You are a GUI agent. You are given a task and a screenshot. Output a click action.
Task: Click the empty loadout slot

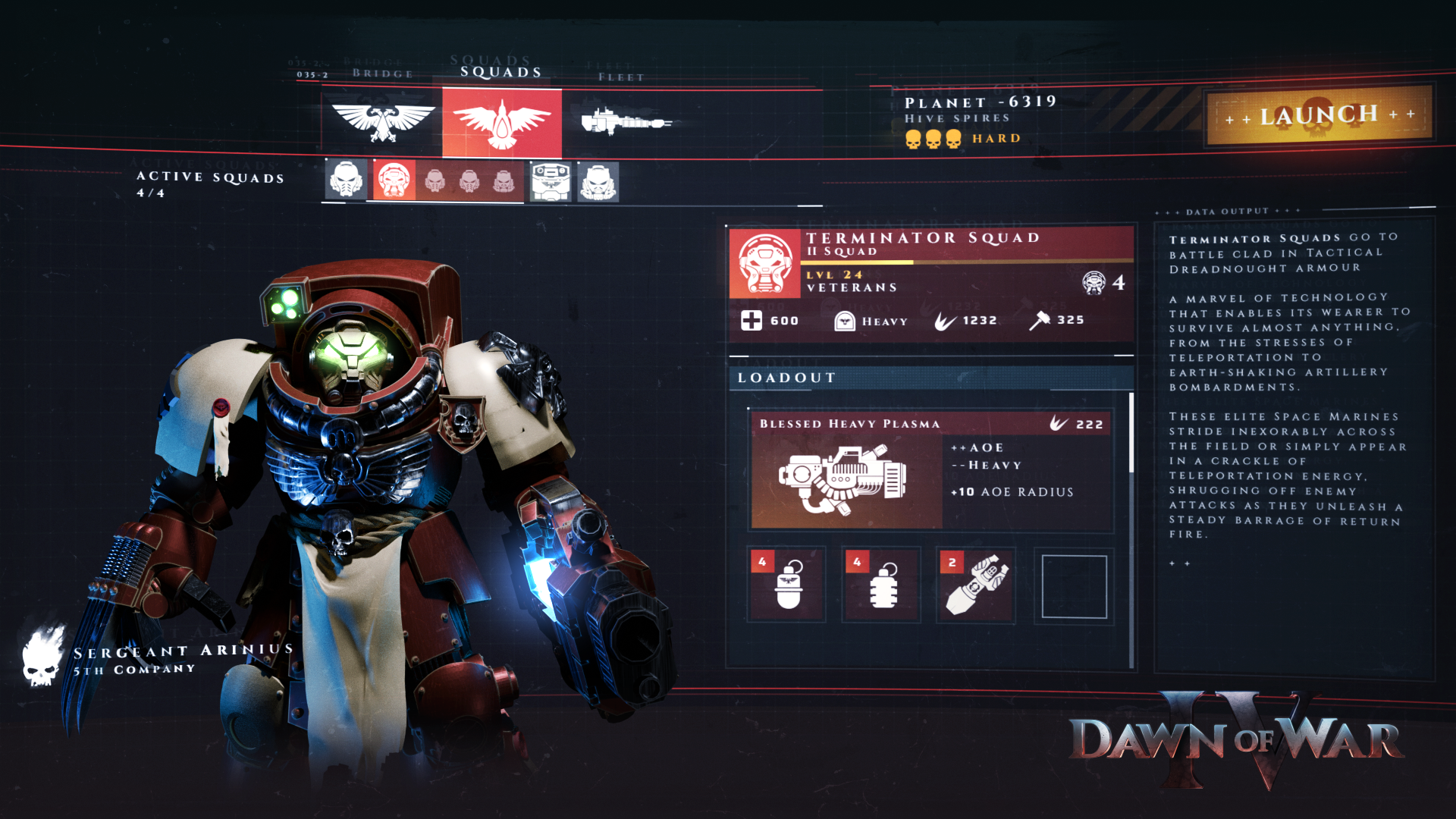(x=1074, y=586)
